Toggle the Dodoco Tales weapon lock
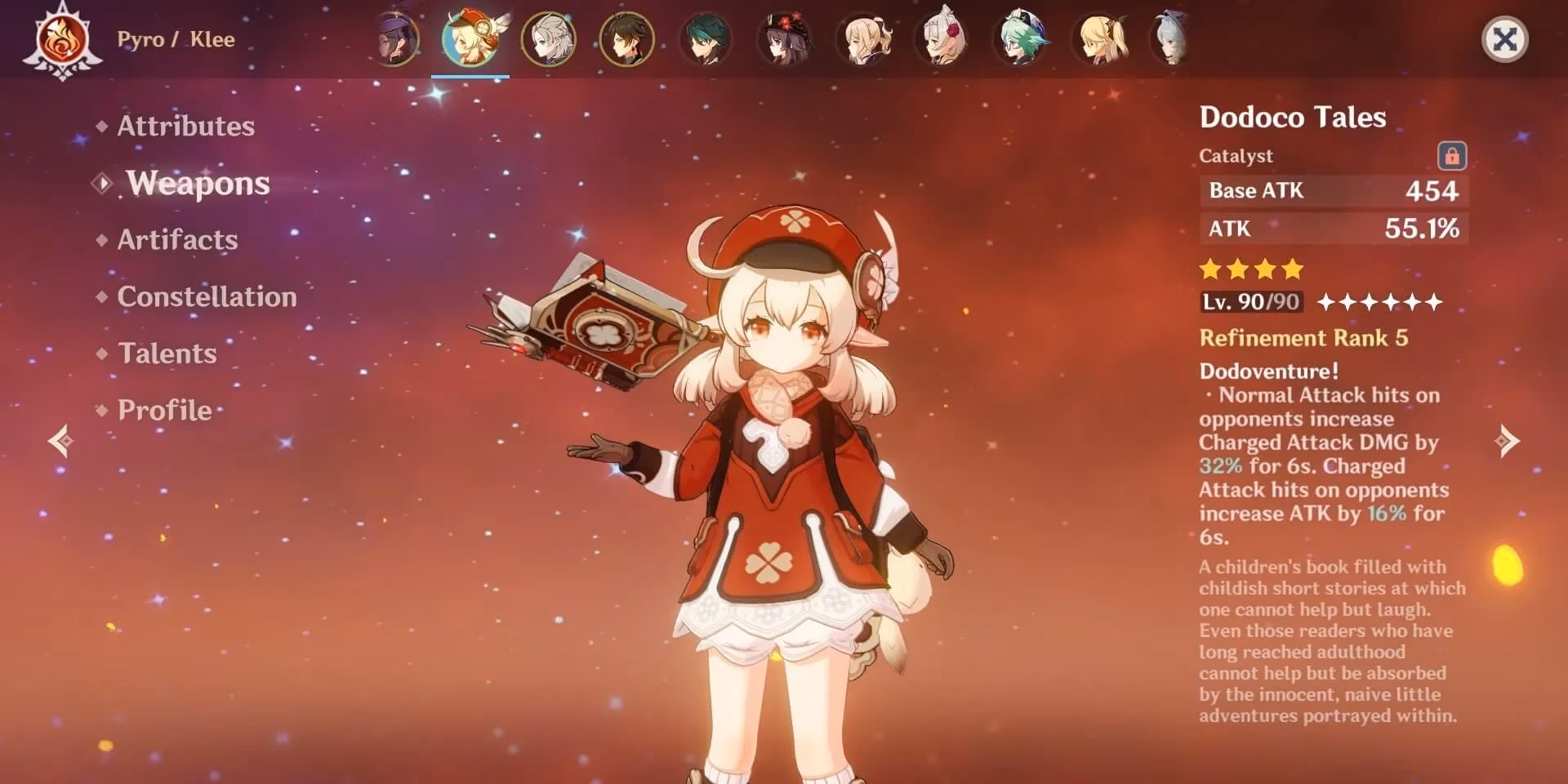Image resolution: width=1568 pixels, height=784 pixels. [1451, 155]
